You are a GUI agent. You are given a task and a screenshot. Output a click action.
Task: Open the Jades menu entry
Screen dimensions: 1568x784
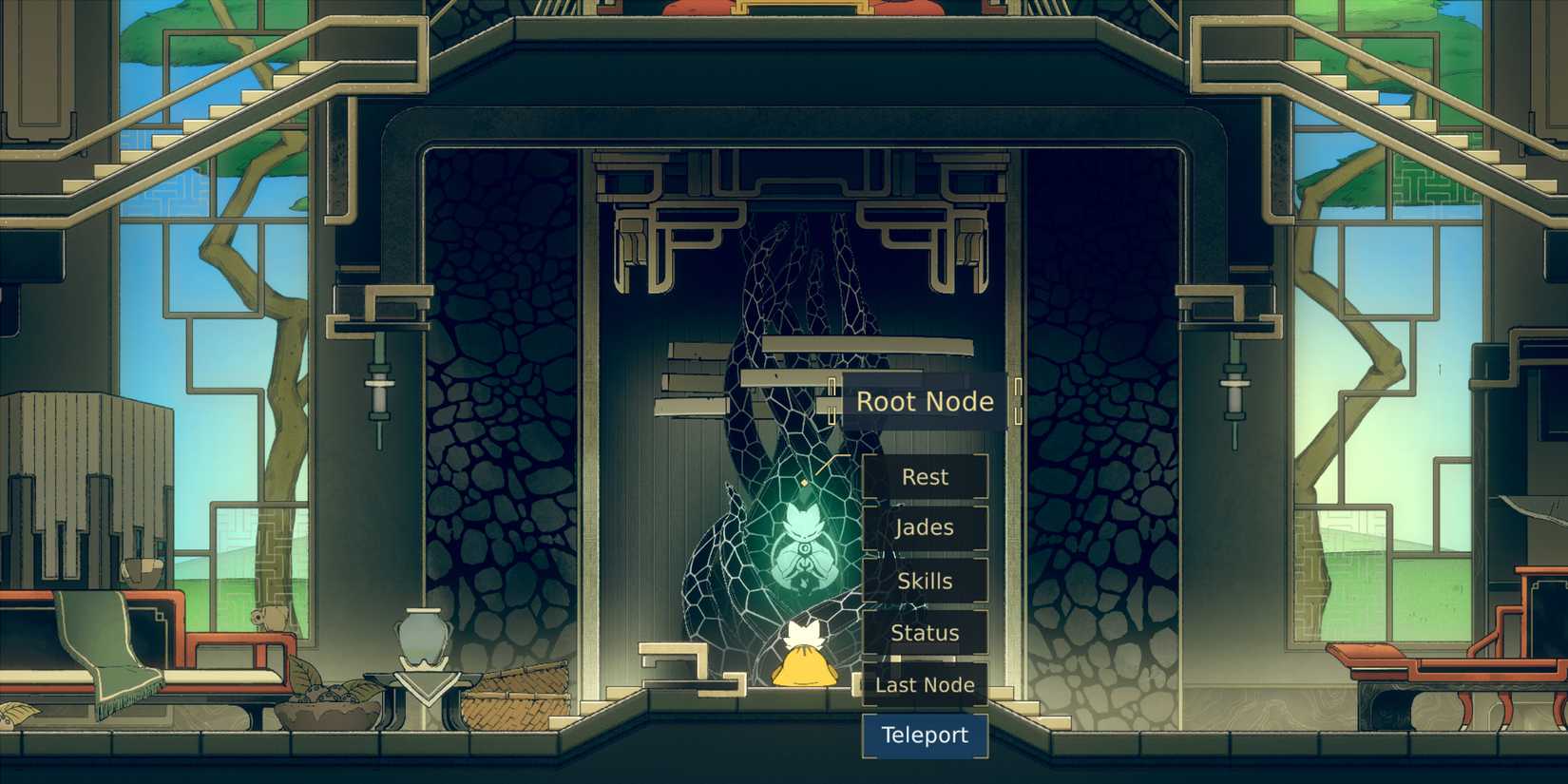[924, 527]
